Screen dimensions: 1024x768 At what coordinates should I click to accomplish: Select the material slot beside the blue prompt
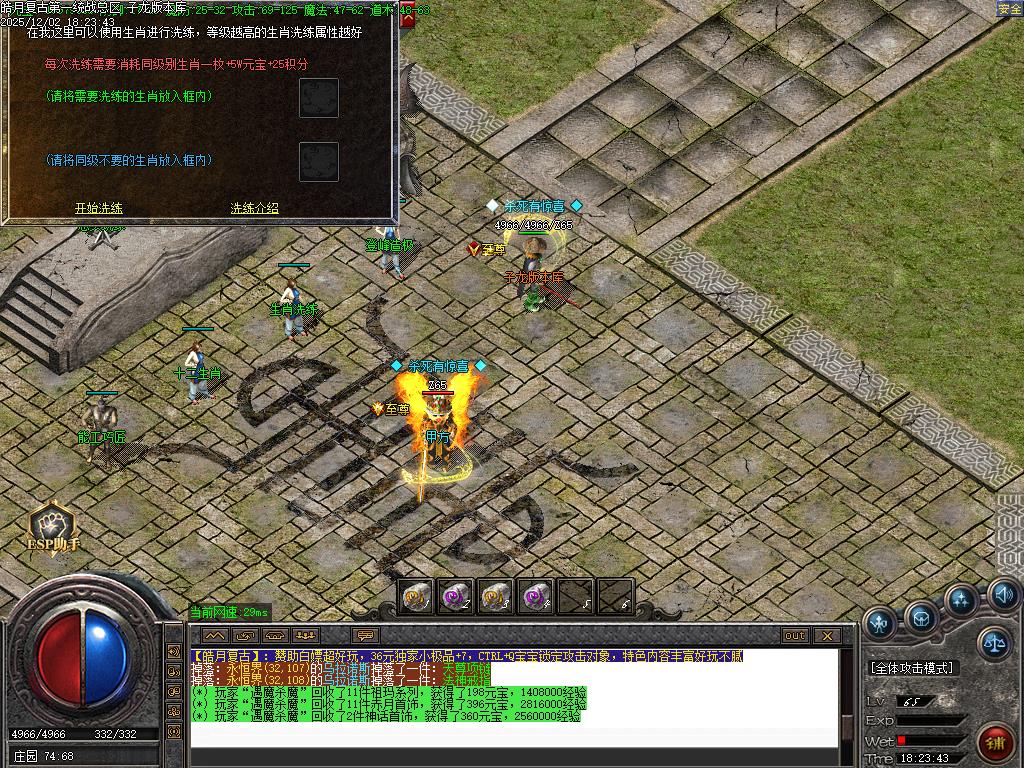point(319,162)
